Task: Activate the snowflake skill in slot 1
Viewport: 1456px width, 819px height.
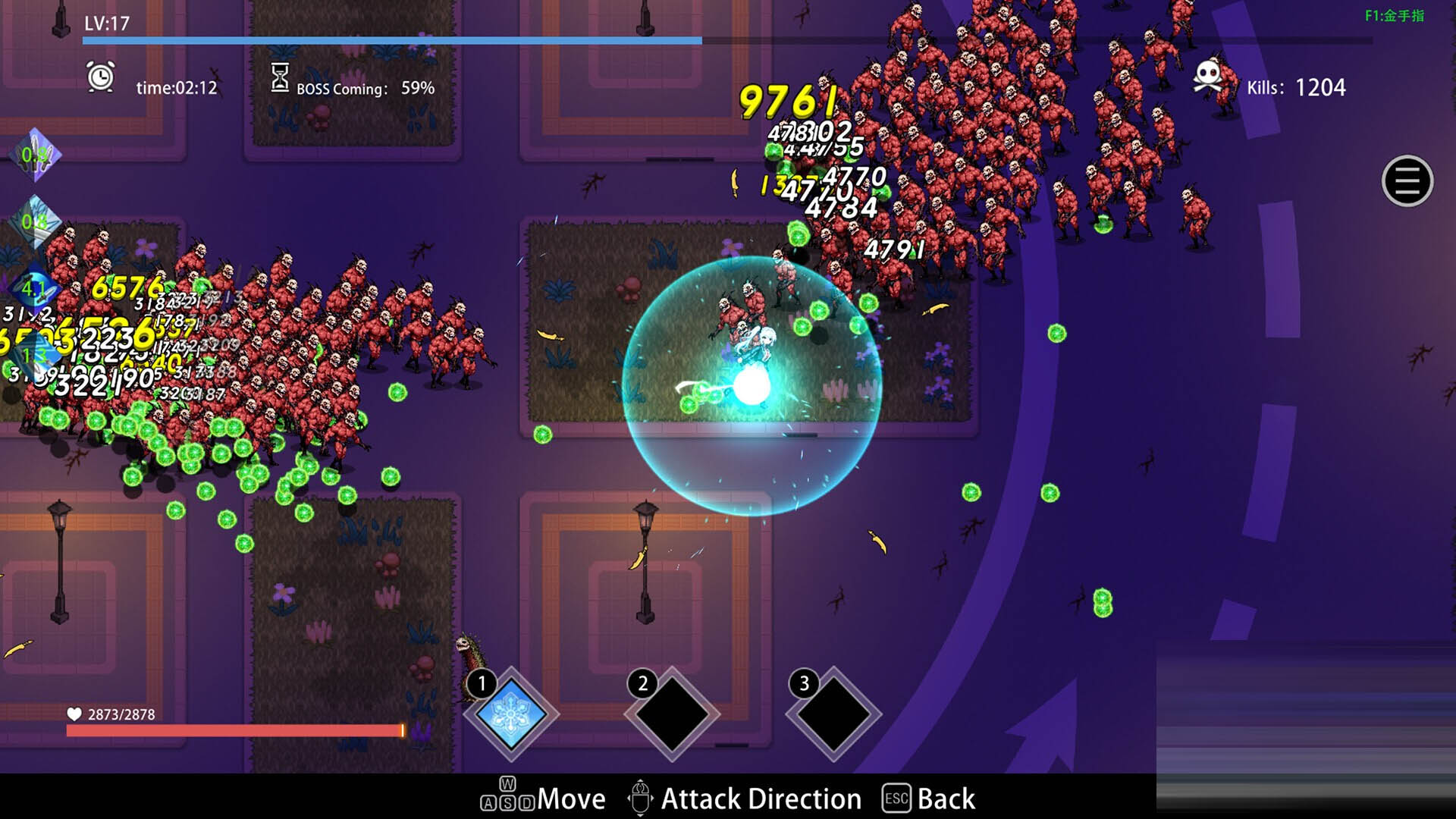Action: pyautogui.click(x=510, y=714)
